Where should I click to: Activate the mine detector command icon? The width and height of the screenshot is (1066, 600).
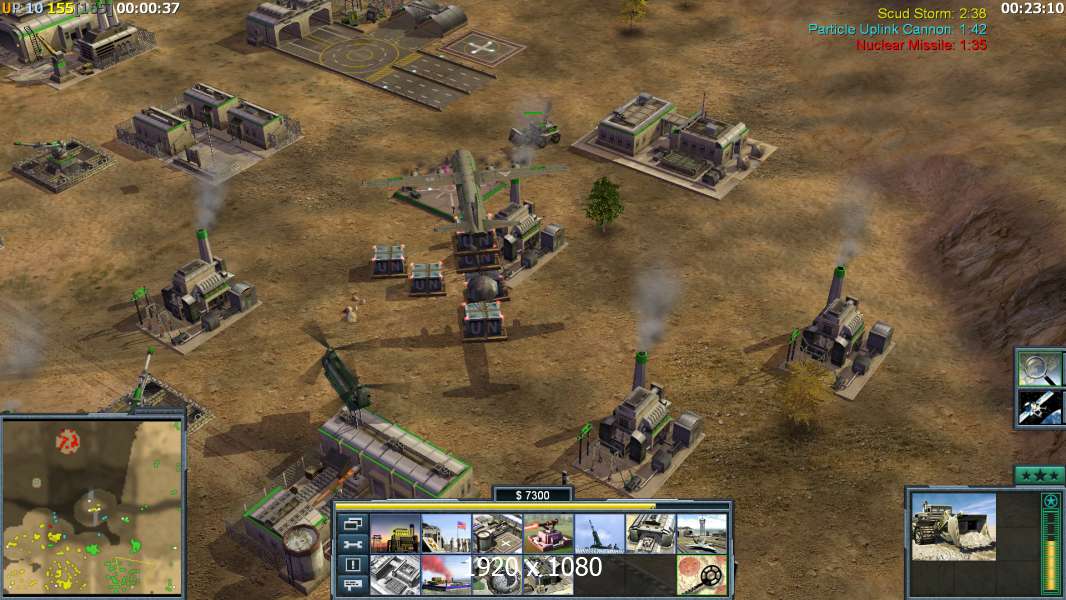pyautogui.click(x=701, y=576)
